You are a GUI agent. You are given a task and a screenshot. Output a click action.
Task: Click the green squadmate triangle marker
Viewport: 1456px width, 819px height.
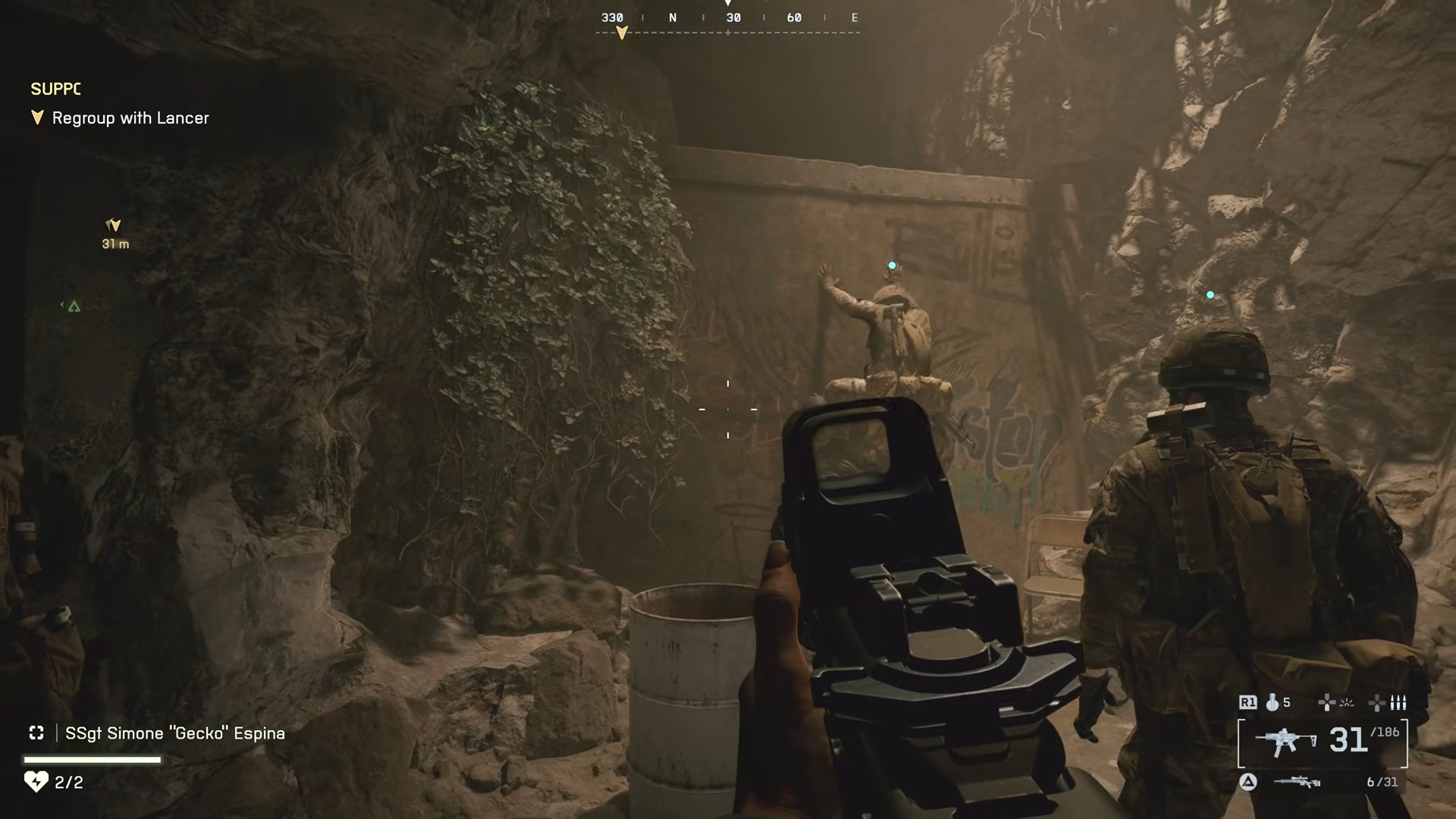tap(74, 306)
